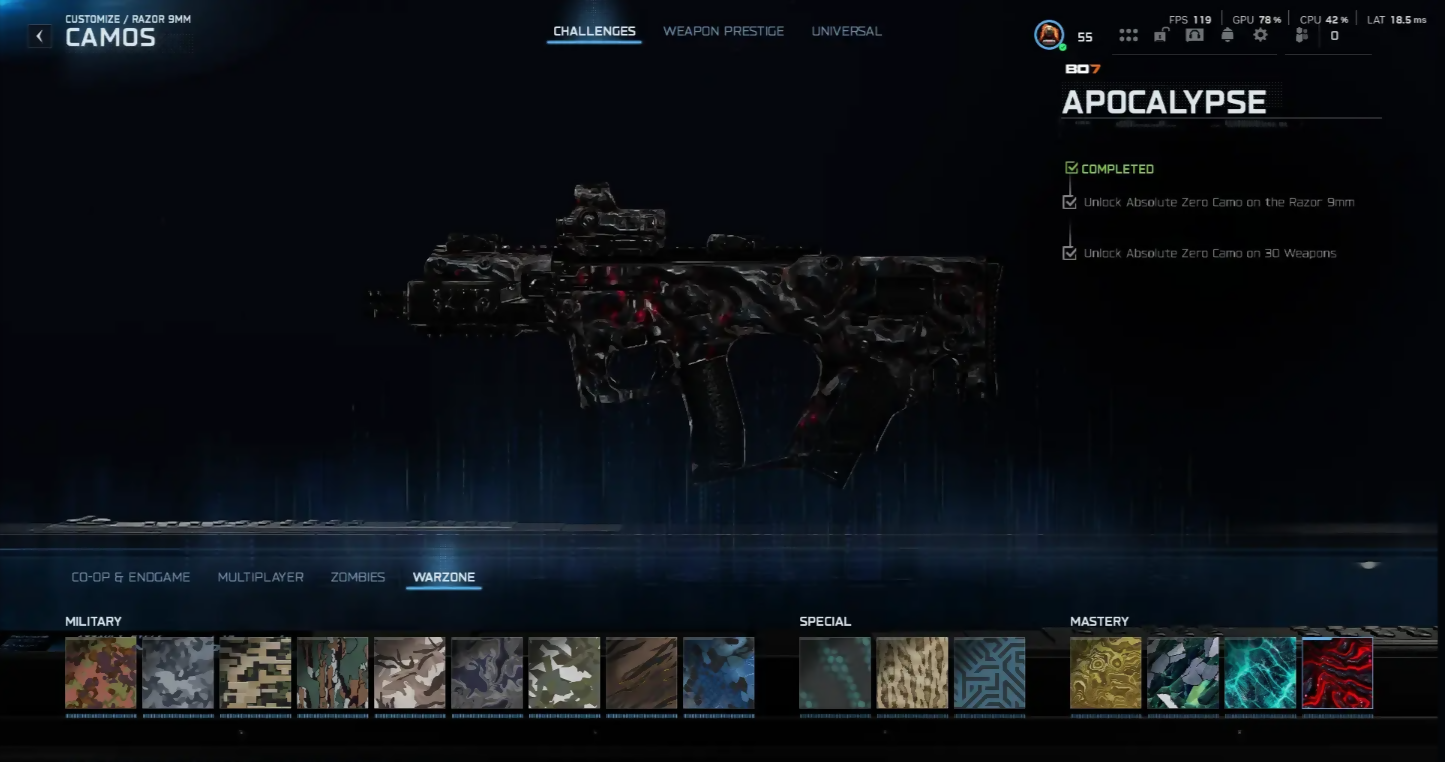The width and height of the screenshot is (1445, 762).
Task: Show Co-op & Endgame camos
Action: tap(130, 577)
